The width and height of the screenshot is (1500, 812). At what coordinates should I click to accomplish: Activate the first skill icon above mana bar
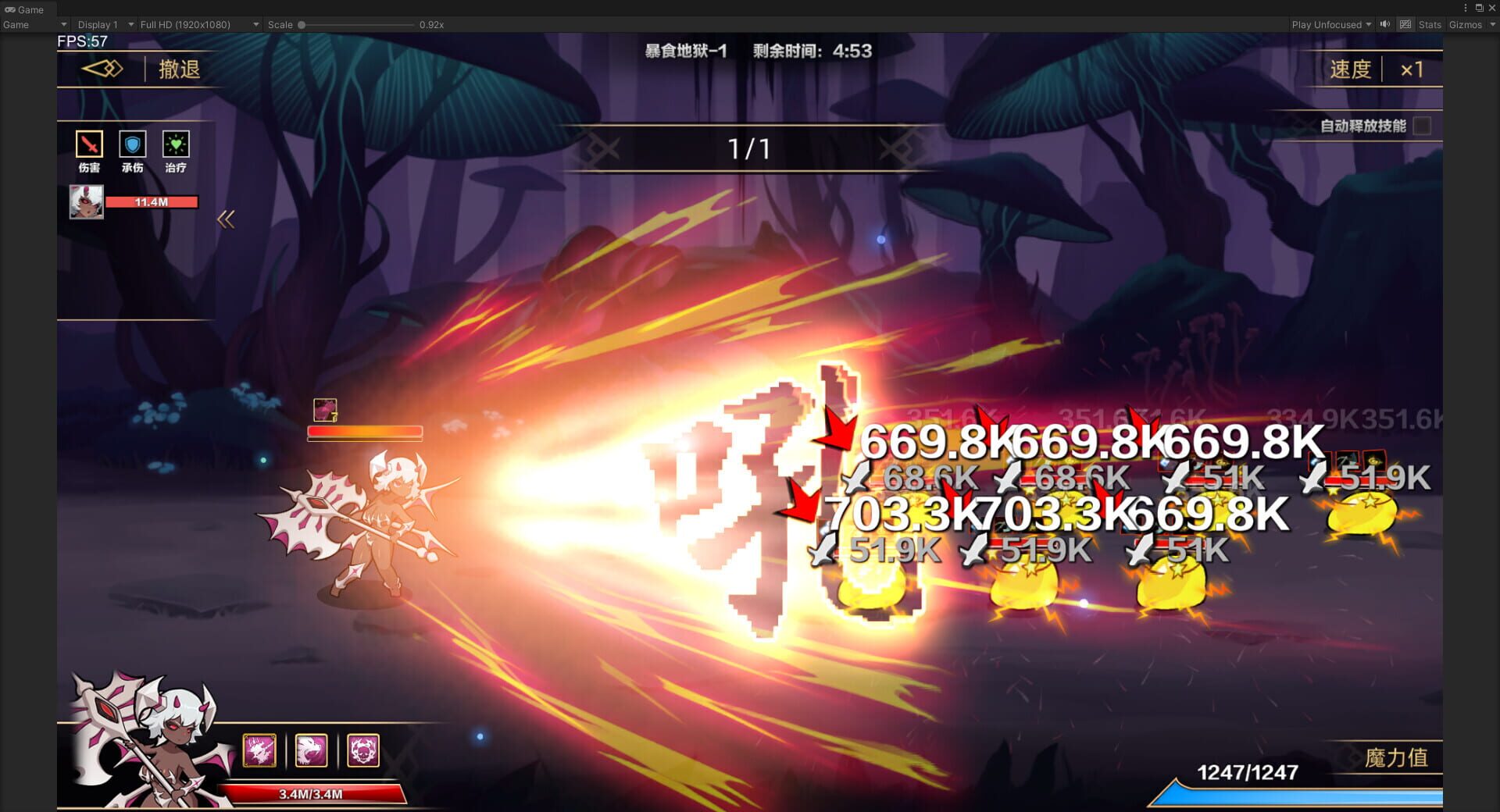coord(260,750)
